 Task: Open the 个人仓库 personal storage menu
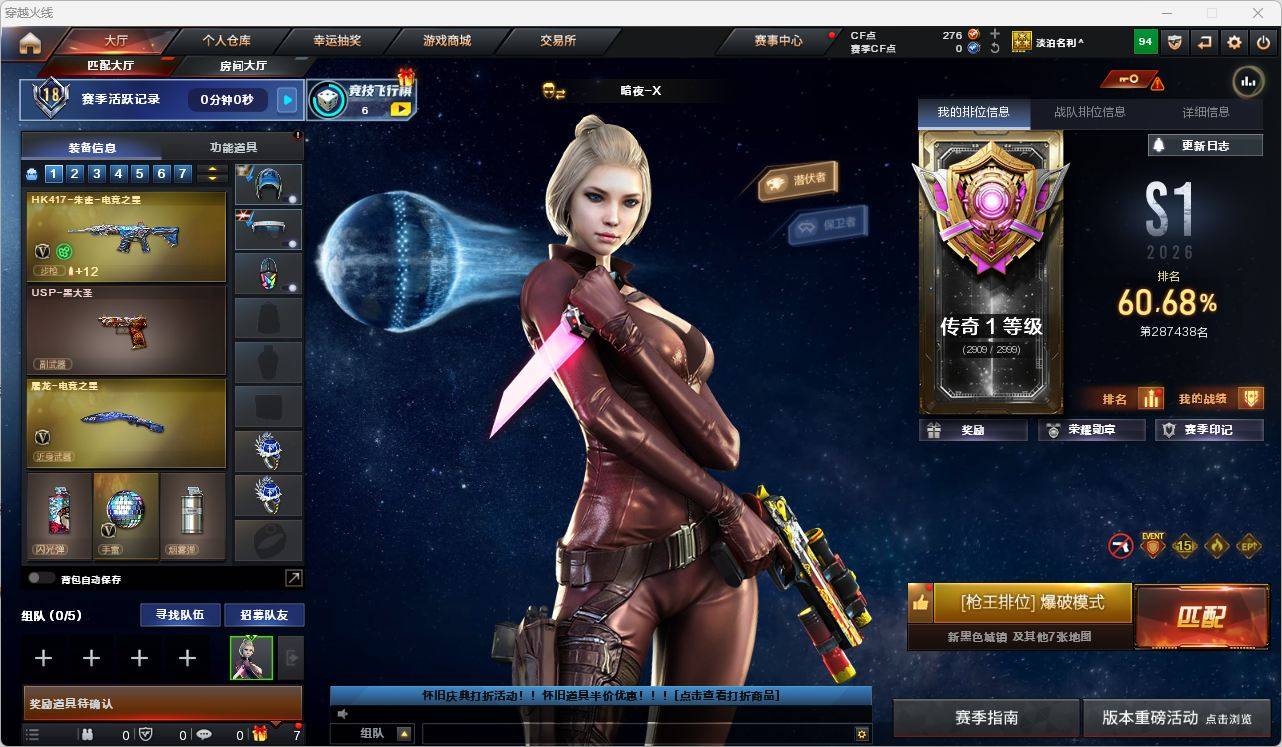click(x=226, y=41)
